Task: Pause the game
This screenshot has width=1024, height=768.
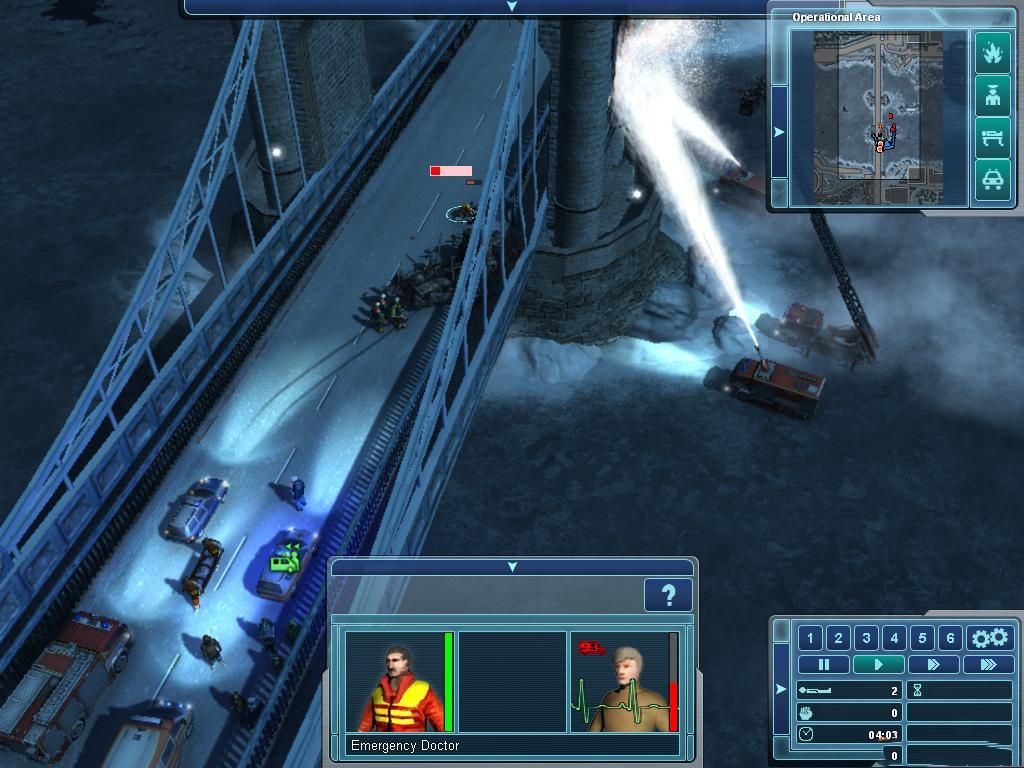Action: click(x=824, y=664)
